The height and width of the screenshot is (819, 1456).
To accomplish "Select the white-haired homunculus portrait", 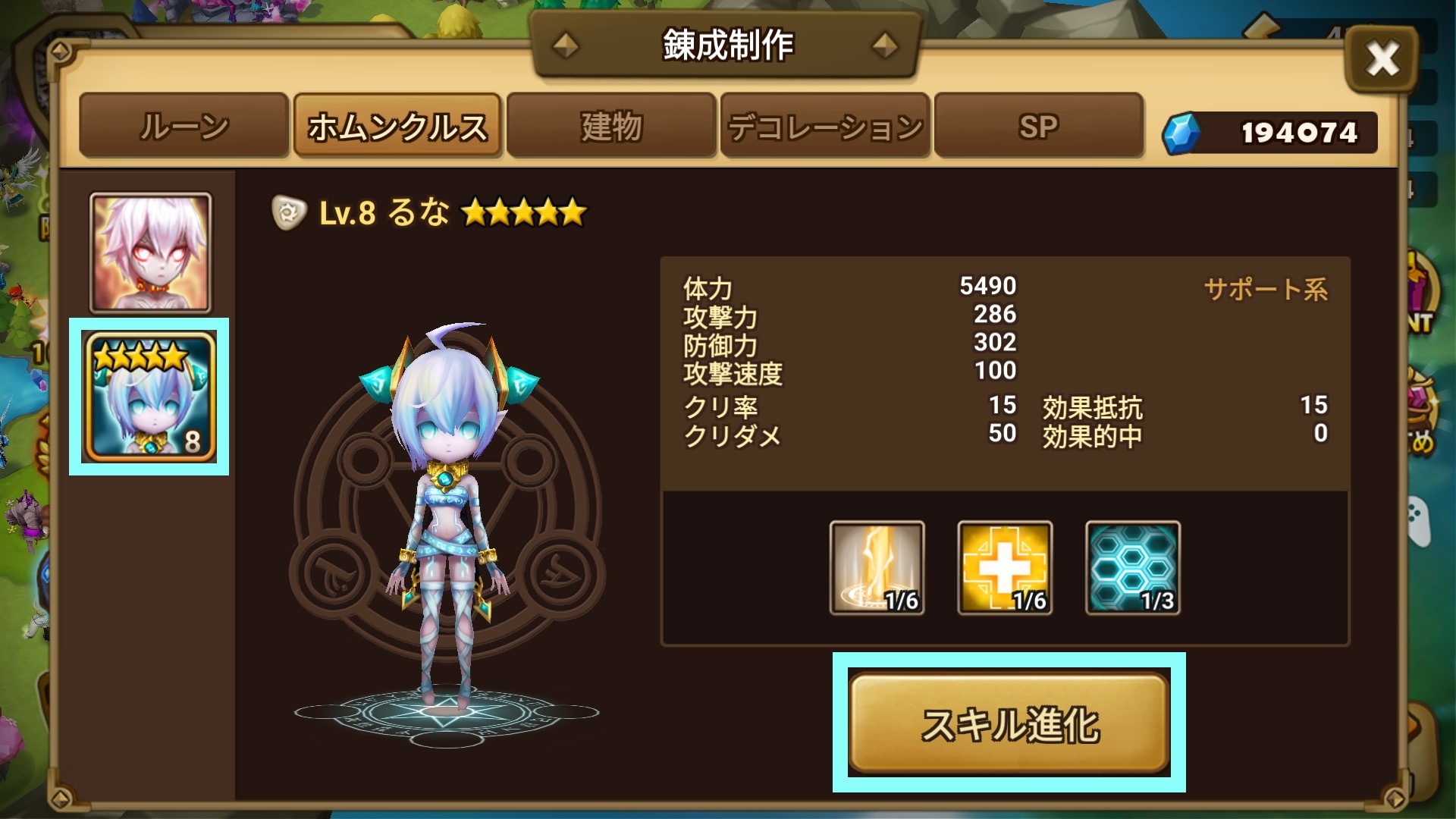I will (149, 250).
